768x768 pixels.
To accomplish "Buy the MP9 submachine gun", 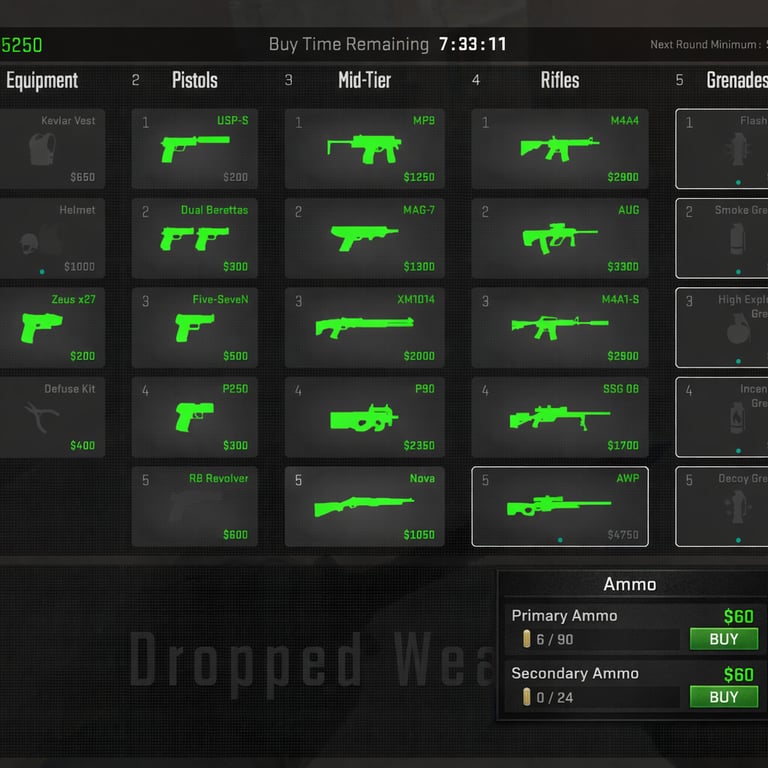I will point(365,149).
